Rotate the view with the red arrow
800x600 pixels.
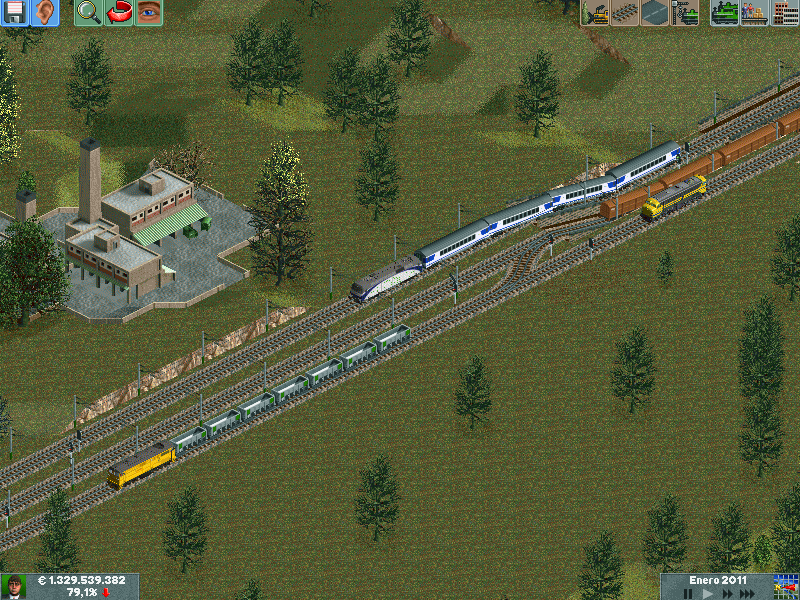pyautogui.click(x=119, y=12)
